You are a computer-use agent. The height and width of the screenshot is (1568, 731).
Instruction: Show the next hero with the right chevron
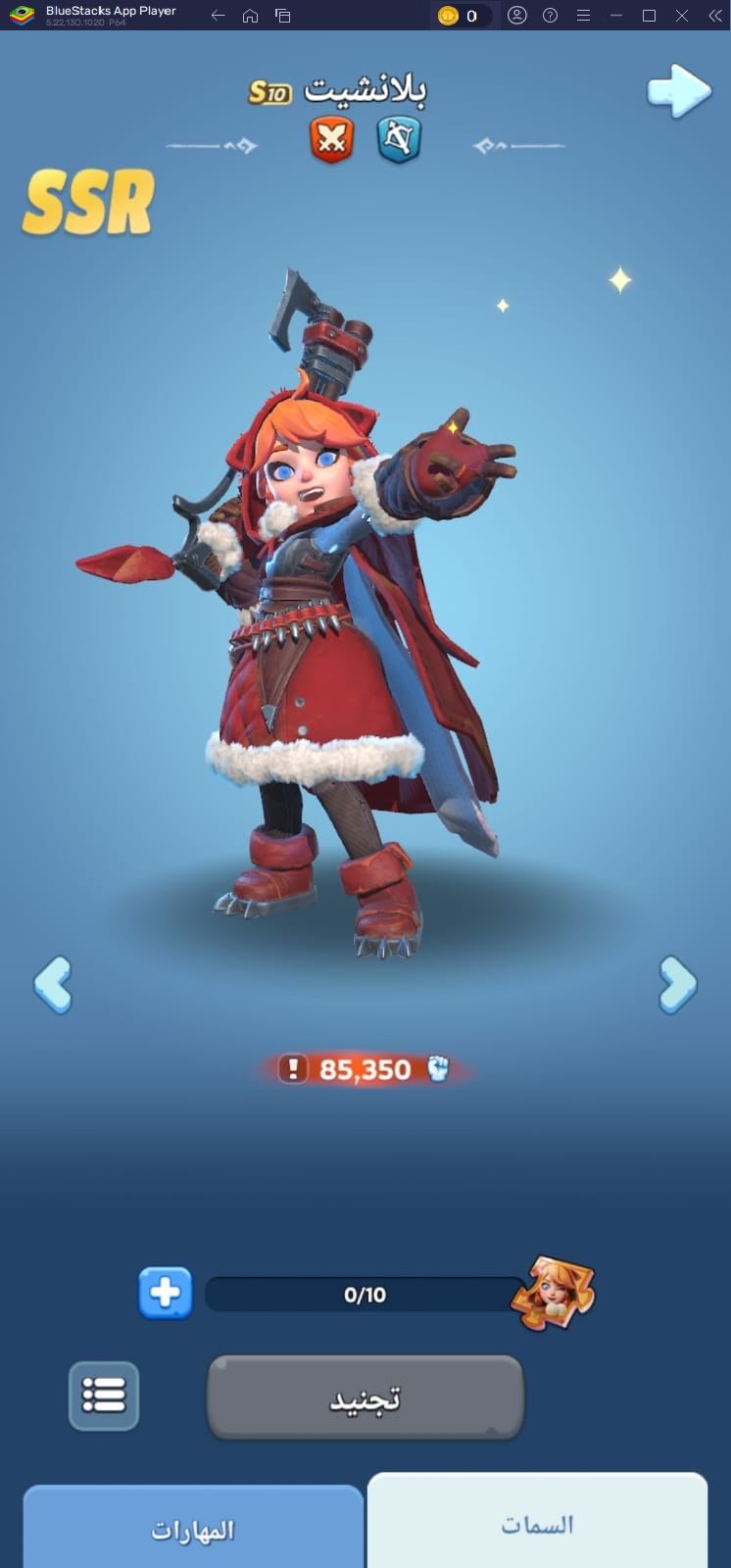[678, 984]
